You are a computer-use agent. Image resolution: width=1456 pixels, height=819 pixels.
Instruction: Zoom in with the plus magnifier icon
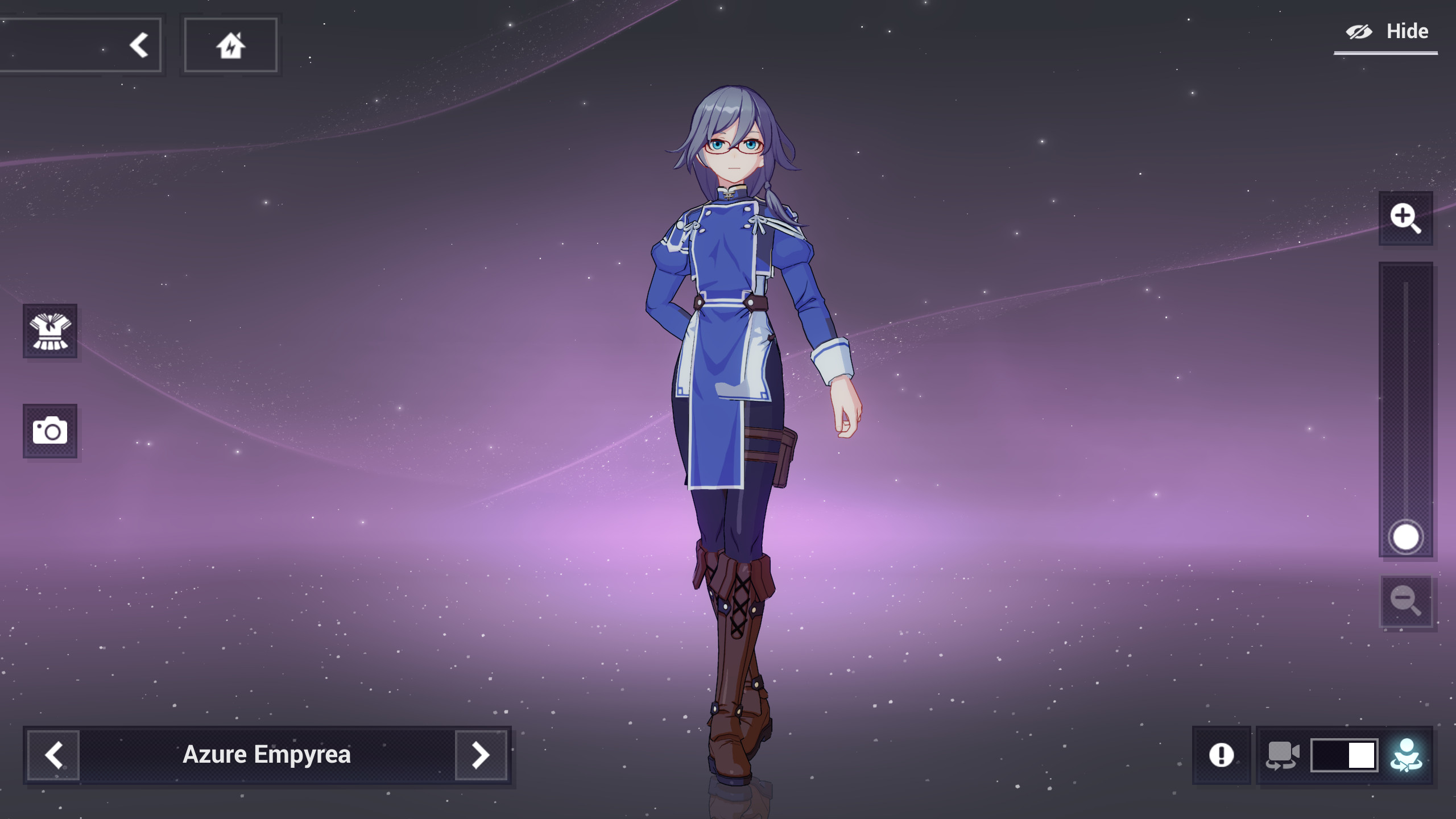point(1407,218)
